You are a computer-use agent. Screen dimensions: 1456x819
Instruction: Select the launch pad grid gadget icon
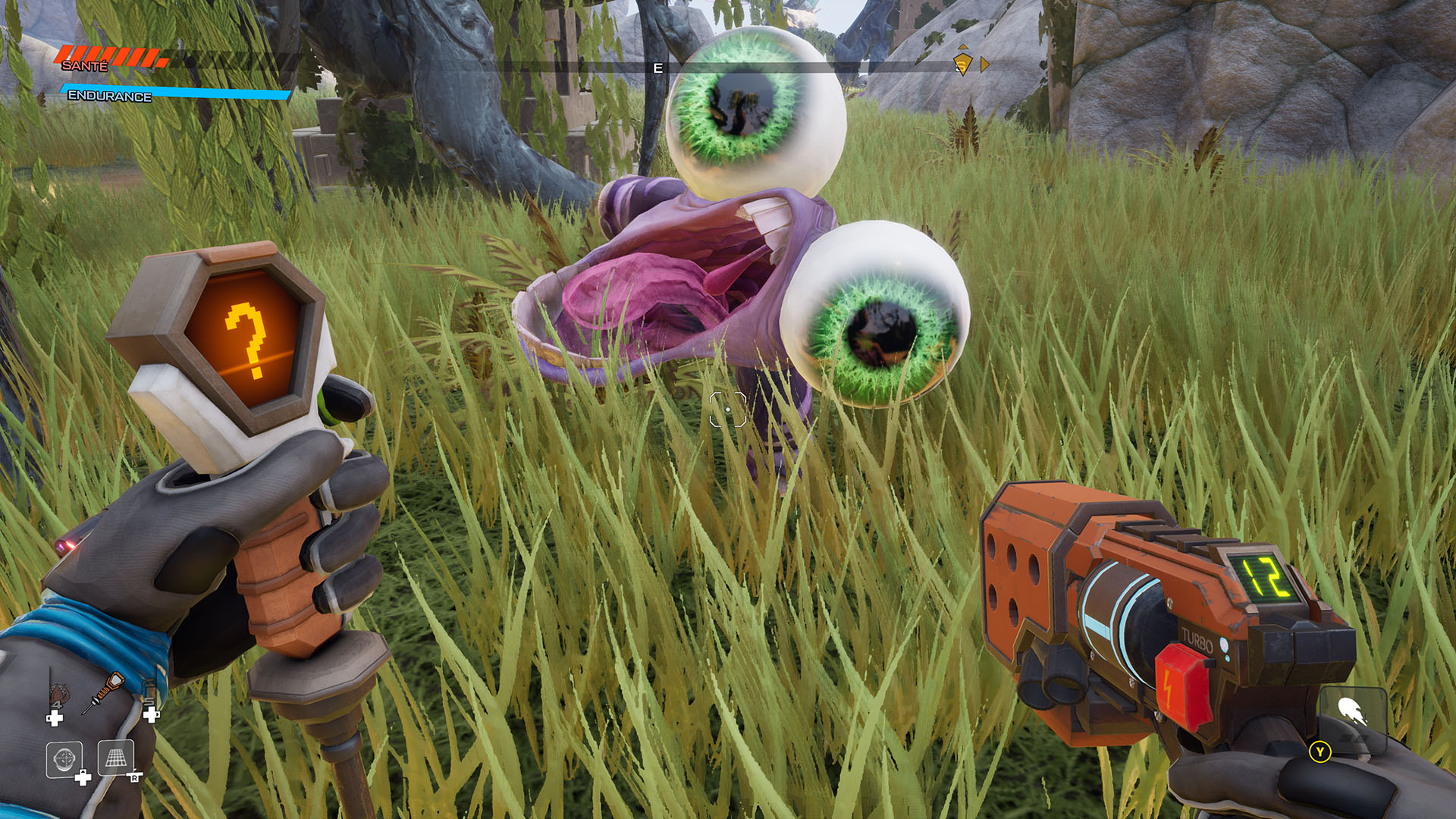click(115, 757)
